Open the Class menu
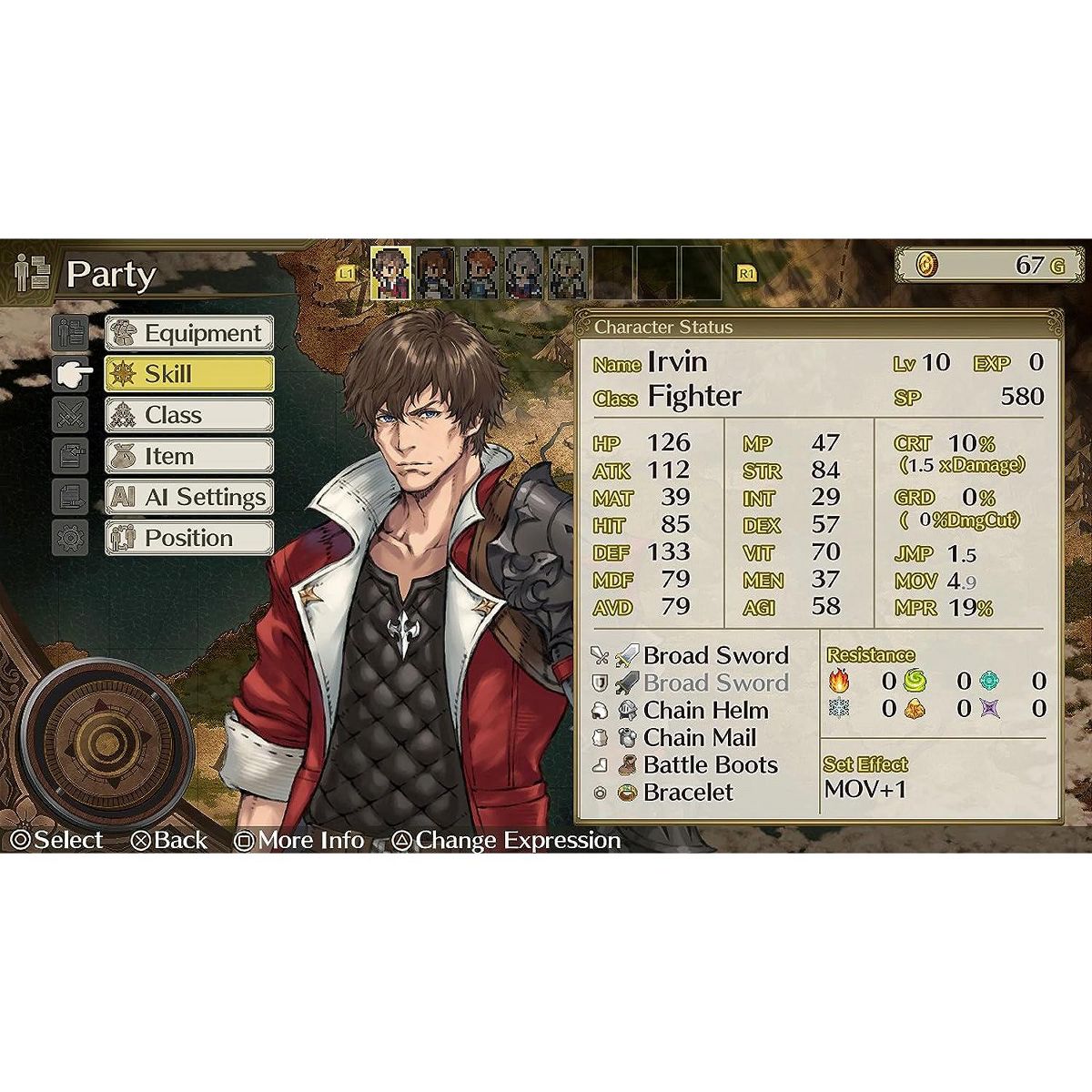1092x1092 pixels. click(189, 415)
